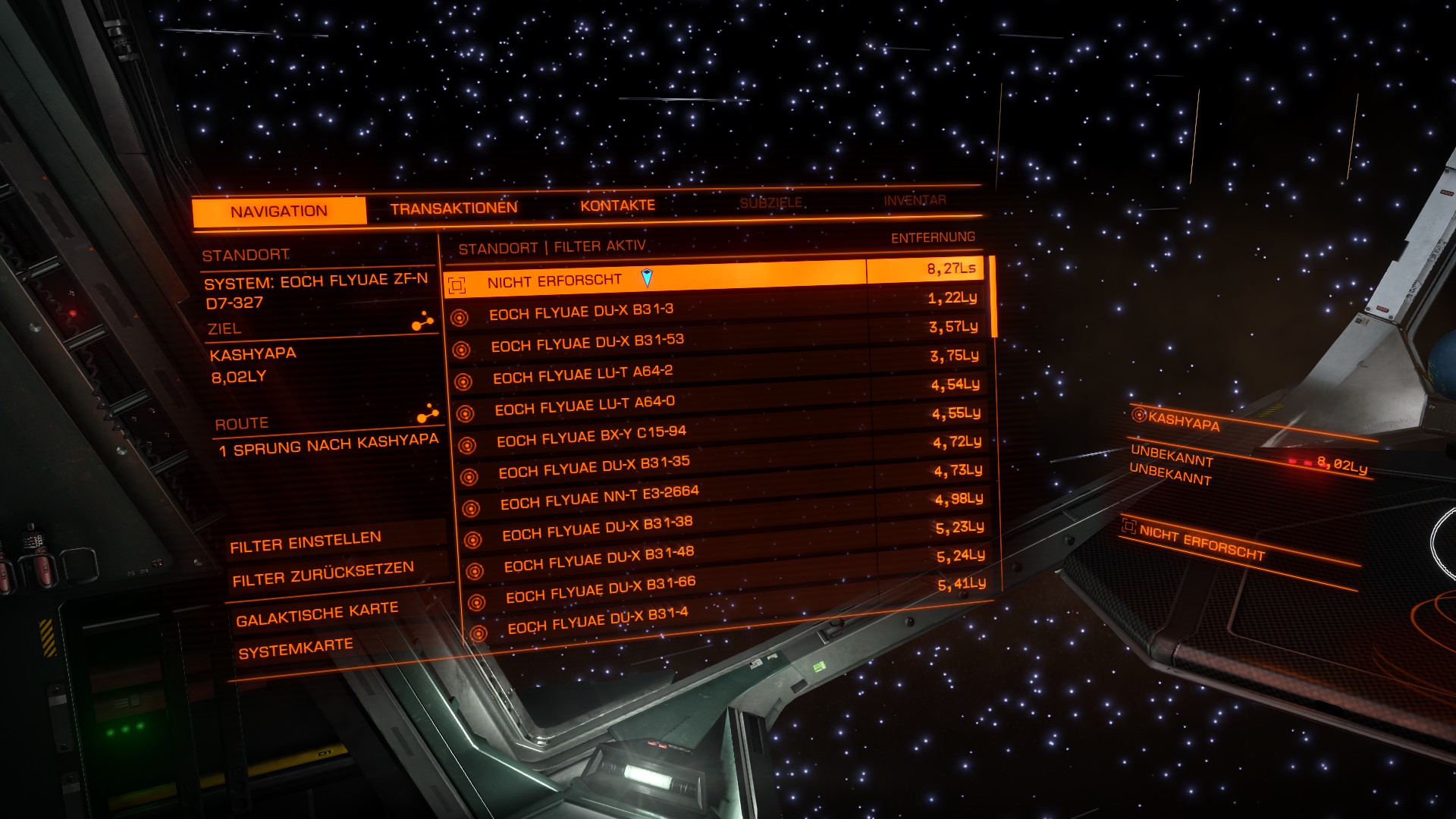Screen dimensions: 1456x819
Task: Open the Systemkarte
Action: pyautogui.click(x=296, y=648)
